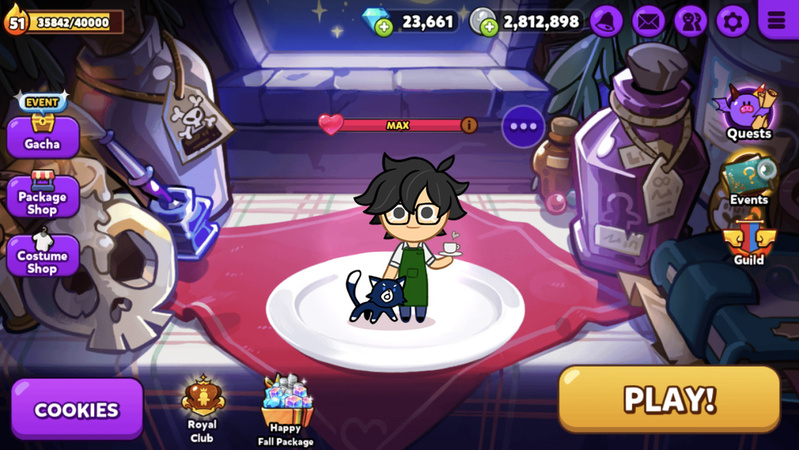Open the Guild screen

click(x=748, y=240)
